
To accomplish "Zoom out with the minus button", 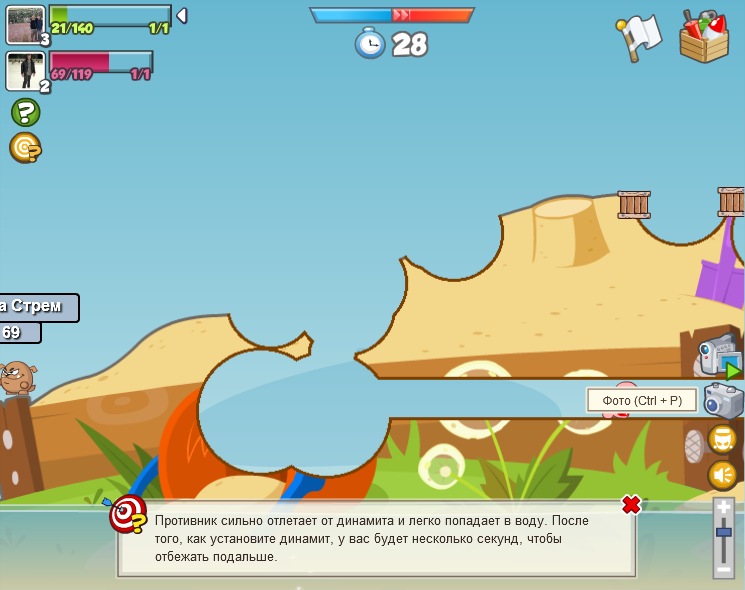I will point(724,569).
